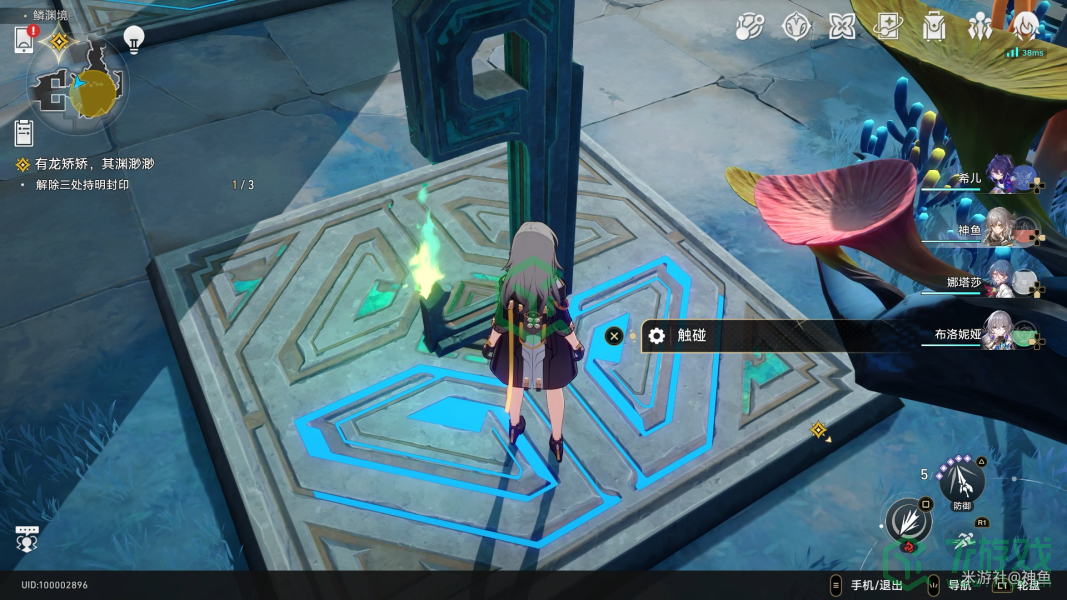Open the mission clipboard icon

[x=24, y=132]
